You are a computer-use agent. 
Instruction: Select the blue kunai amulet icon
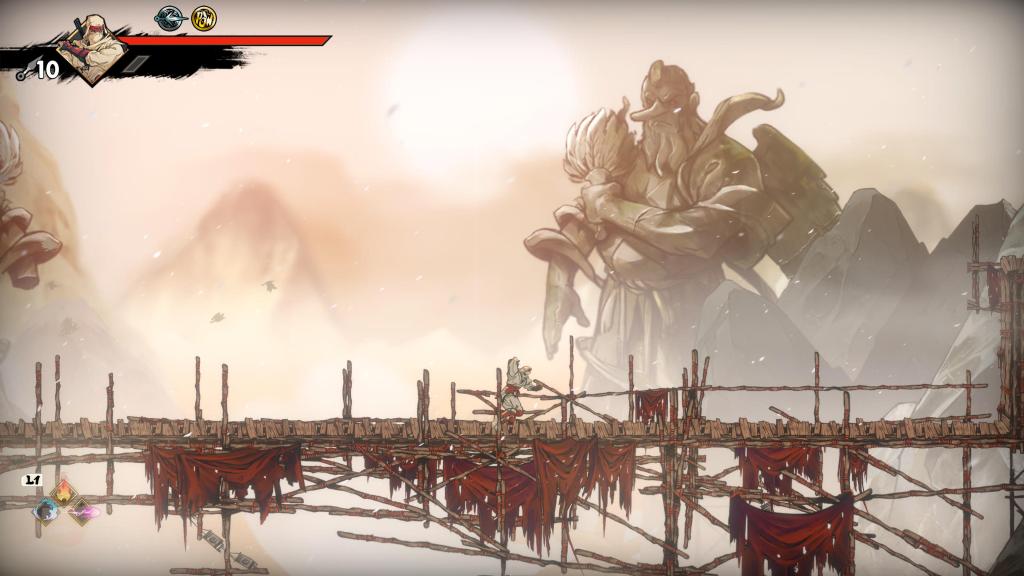(169, 18)
